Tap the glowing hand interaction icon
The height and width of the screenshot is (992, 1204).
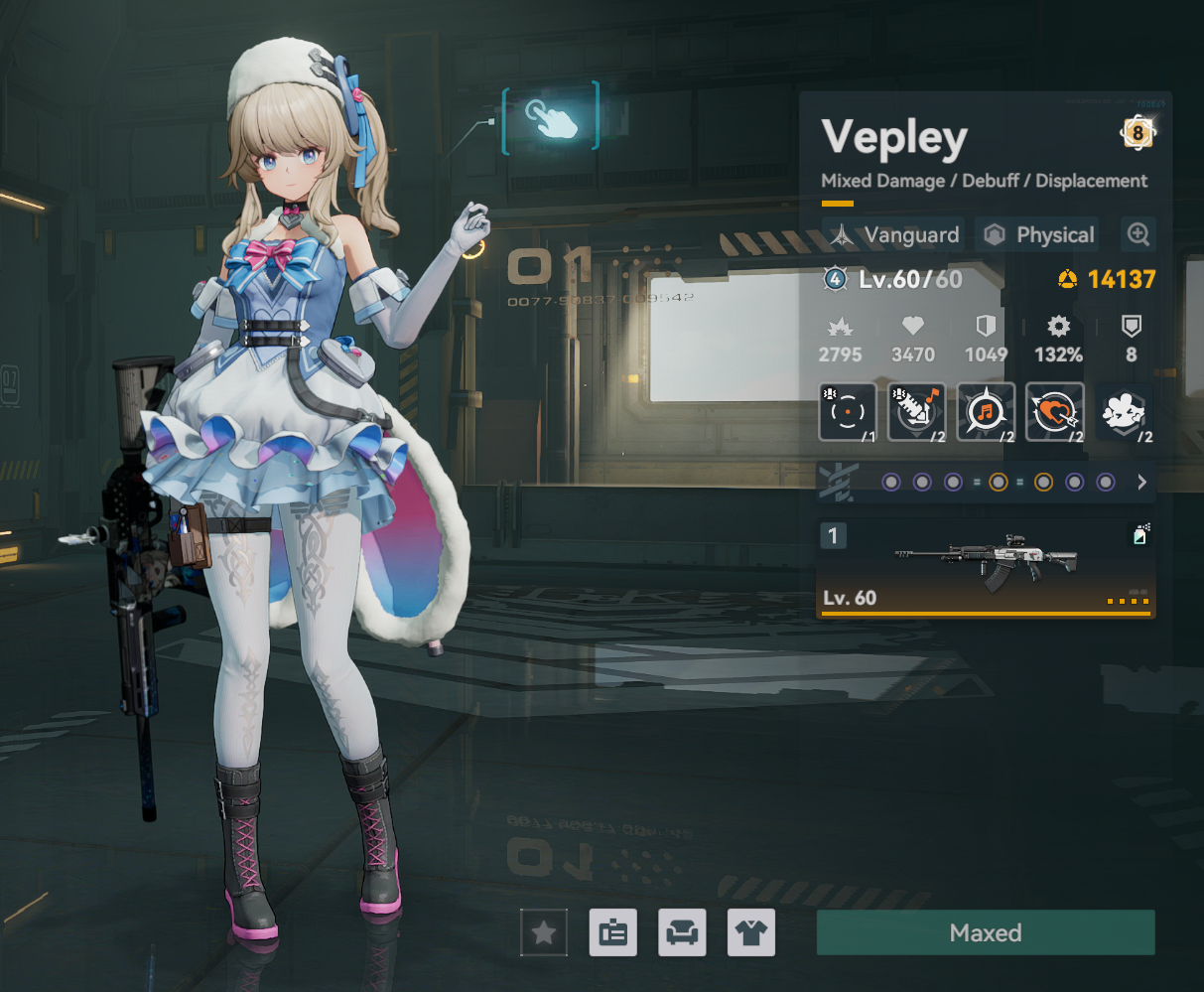[551, 118]
